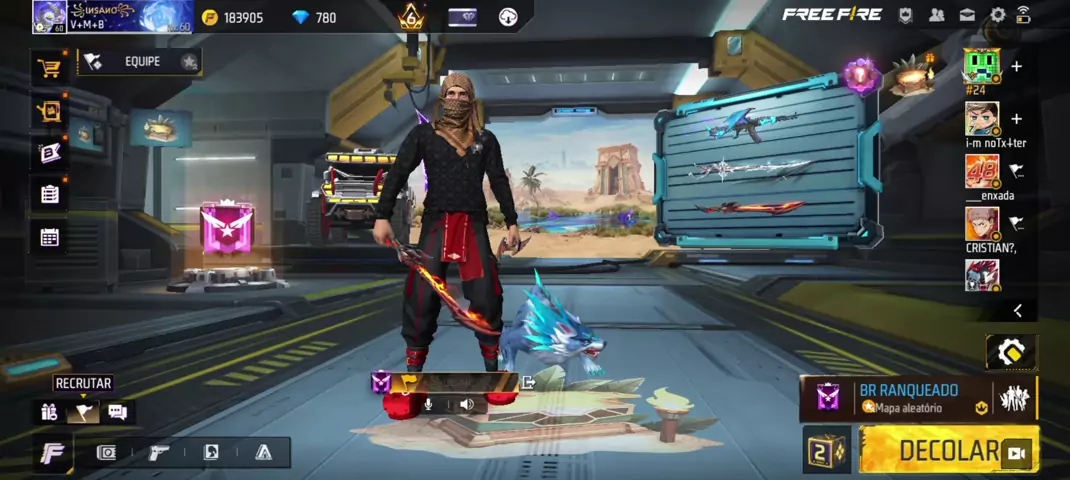Open the missions clipboard icon

[x=49, y=194]
